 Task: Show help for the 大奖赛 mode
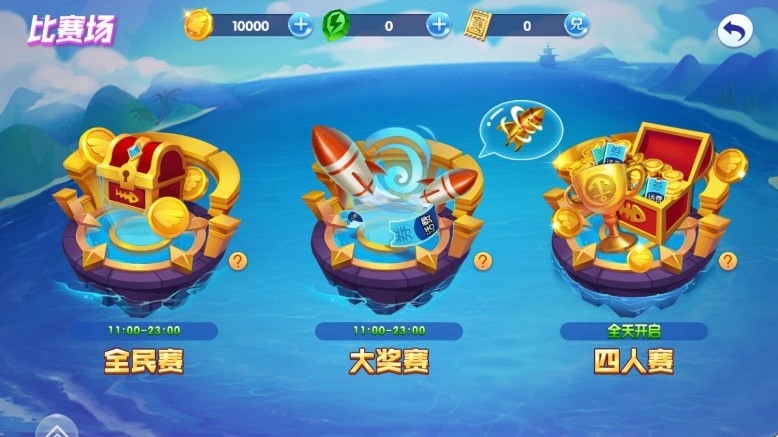483,262
